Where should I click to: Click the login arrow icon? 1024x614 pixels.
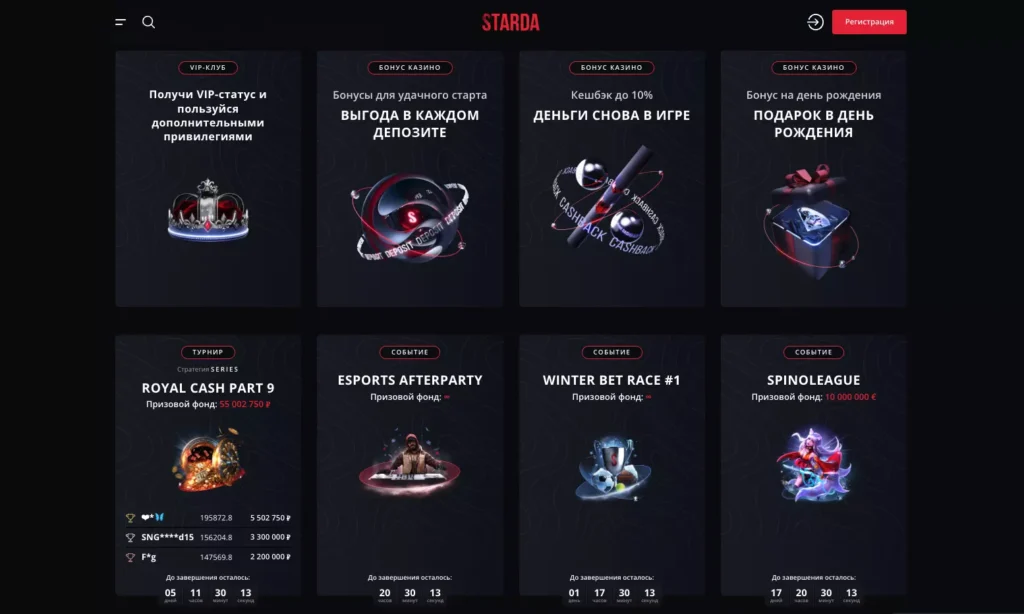[x=815, y=22]
